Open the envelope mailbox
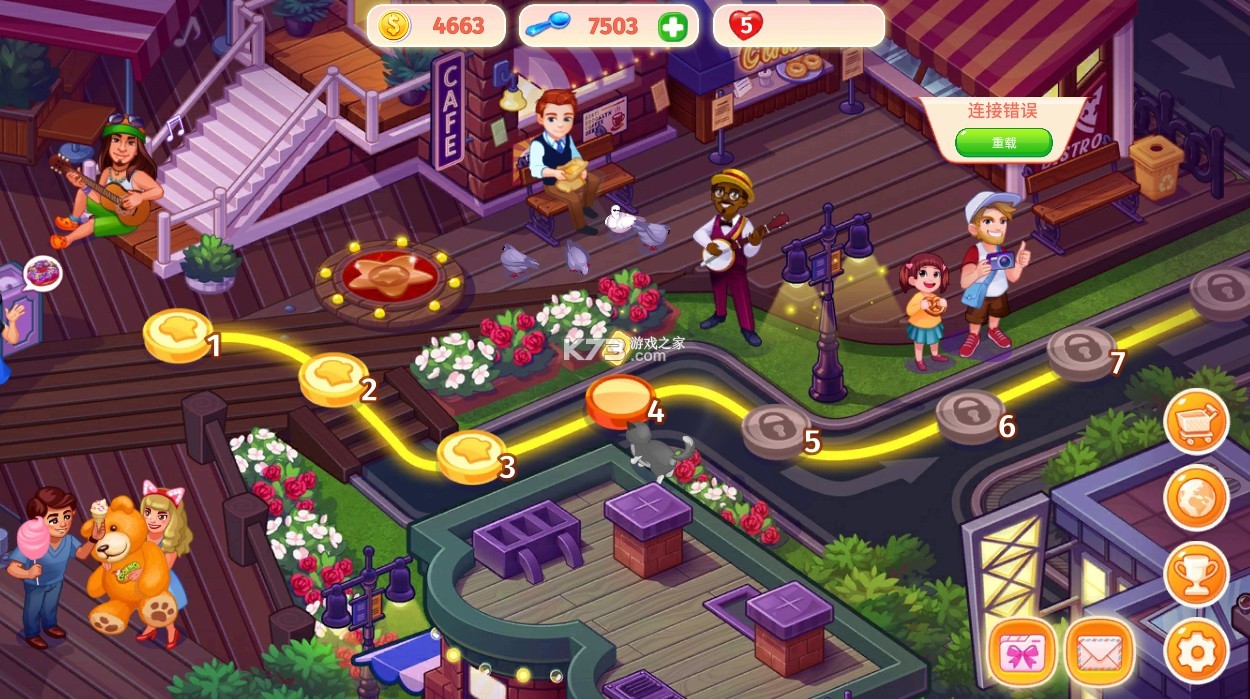 coord(1098,652)
